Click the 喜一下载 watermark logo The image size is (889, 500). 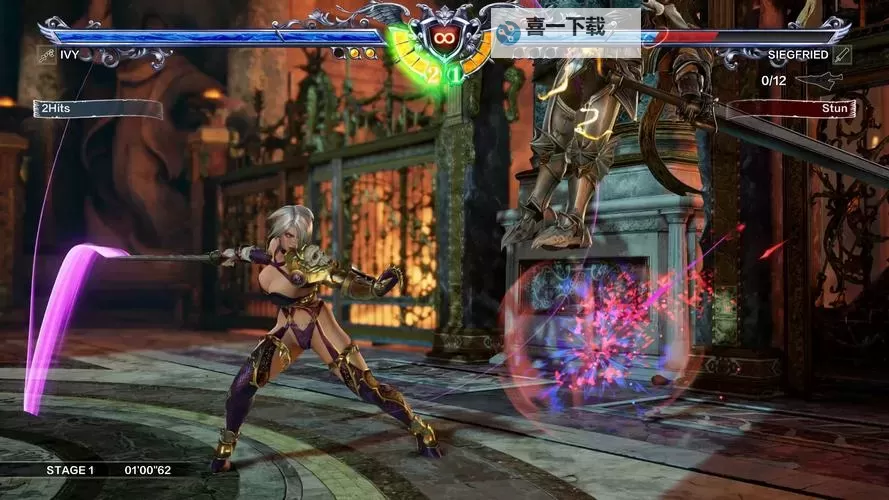[511, 30]
